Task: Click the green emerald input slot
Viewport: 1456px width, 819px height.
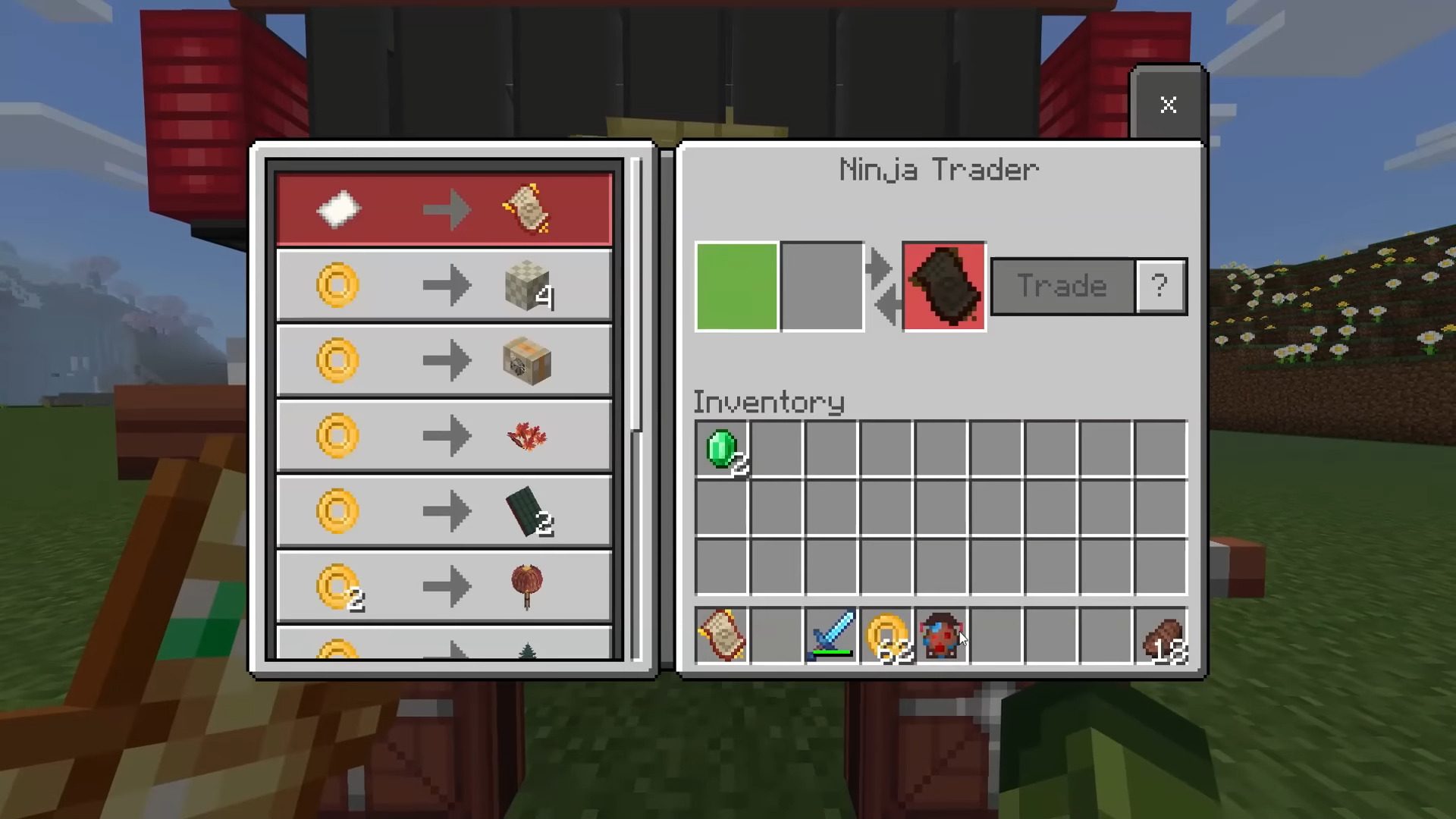Action: (736, 286)
